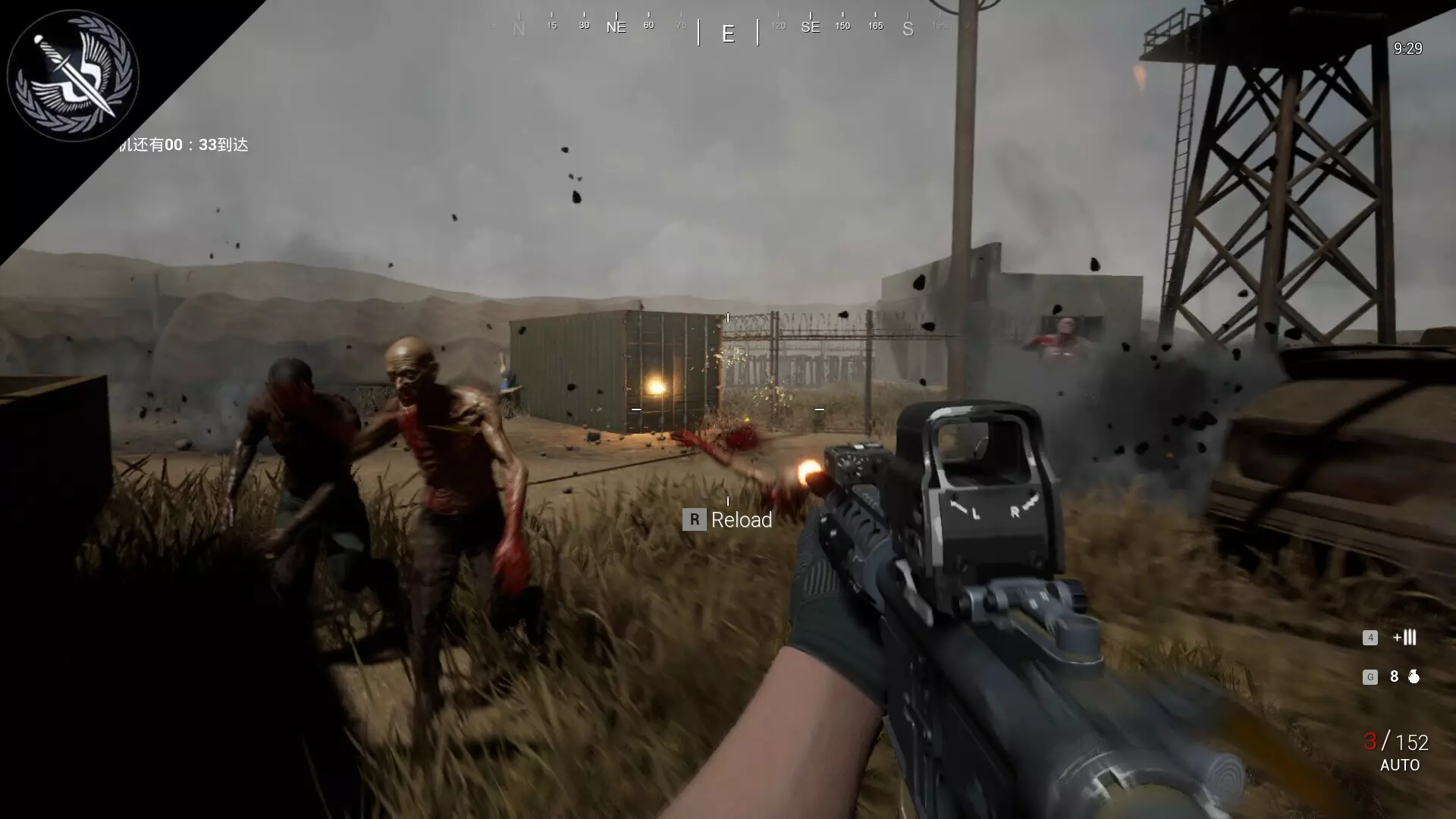This screenshot has height=819, width=1456.
Task: Toggle the SE direction marker on compass
Action: (811, 26)
